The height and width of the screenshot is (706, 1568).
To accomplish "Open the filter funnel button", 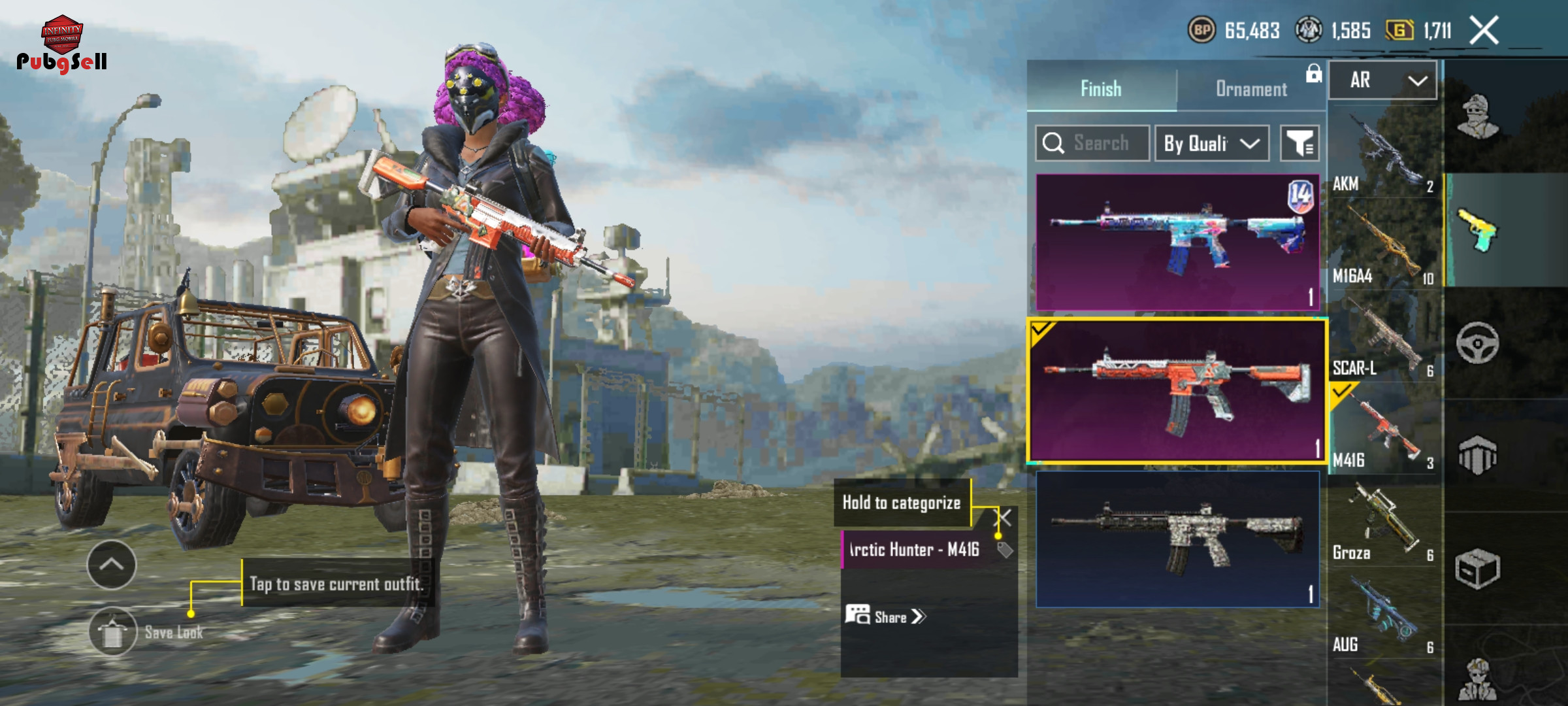I will coord(1299,143).
